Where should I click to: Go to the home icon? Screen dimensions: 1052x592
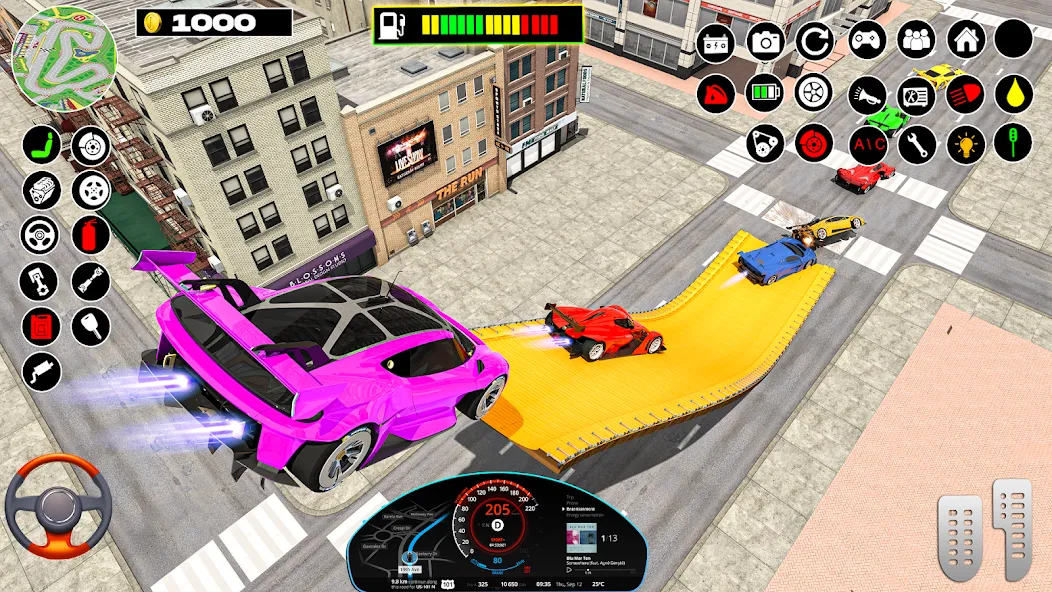[x=966, y=40]
